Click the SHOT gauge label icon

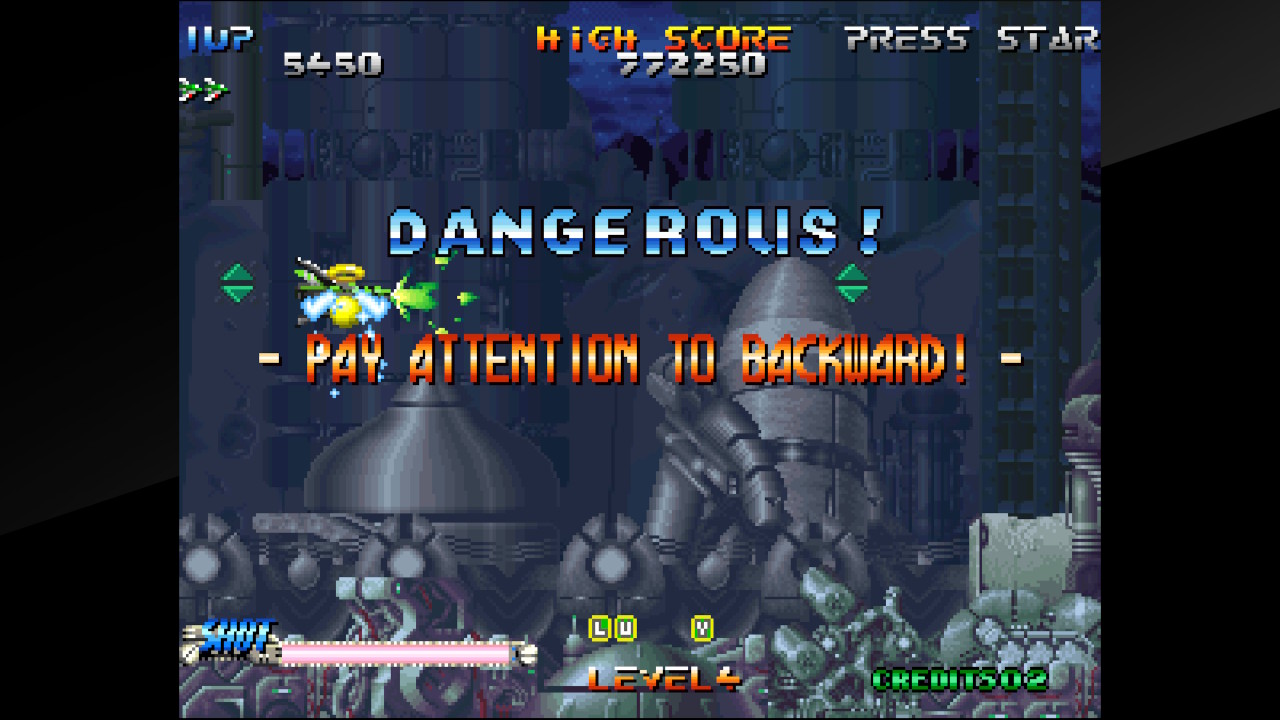click(235, 633)
